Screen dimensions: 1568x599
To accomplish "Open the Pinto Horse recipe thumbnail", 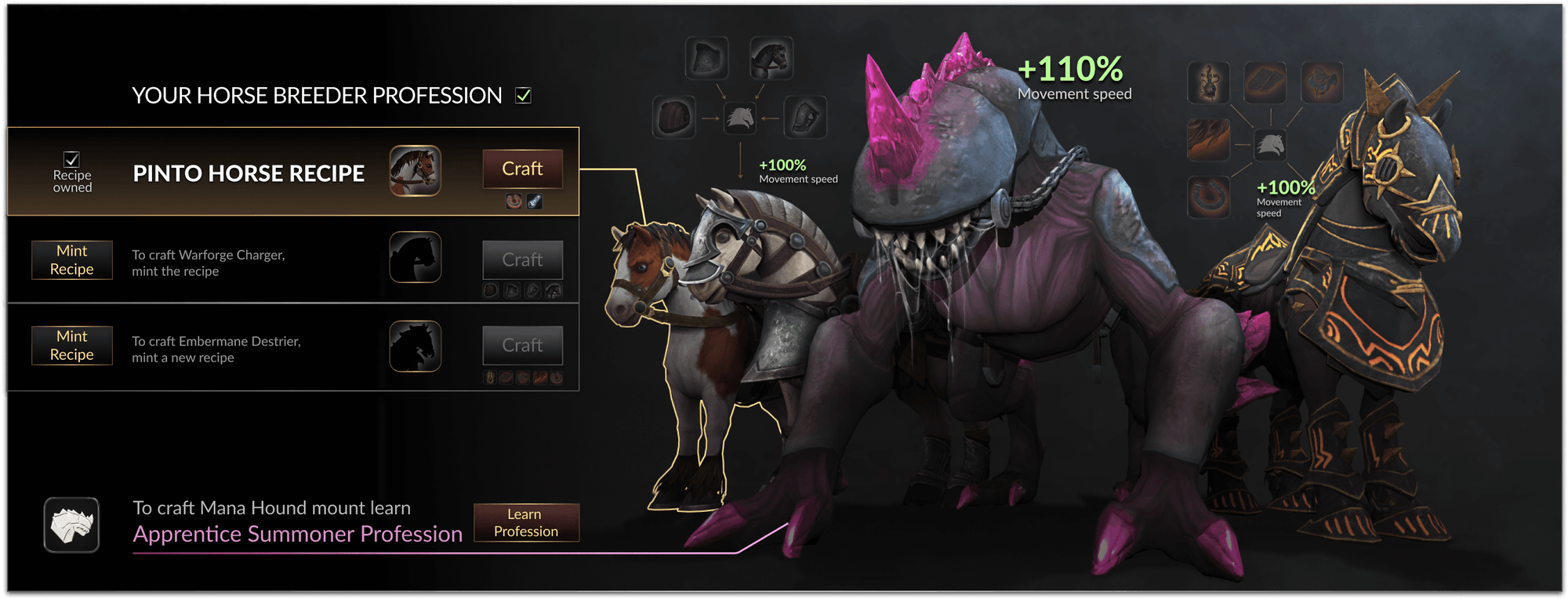I will point(416,169).
